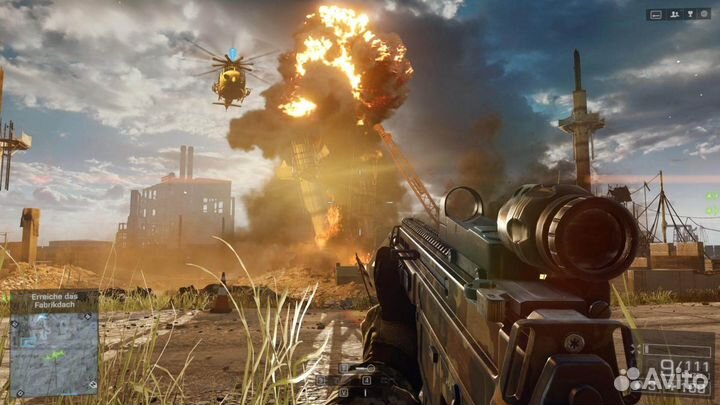The image size is (720, 405).
Task: Click the round checkmark icon
Action: coord(704,14)
